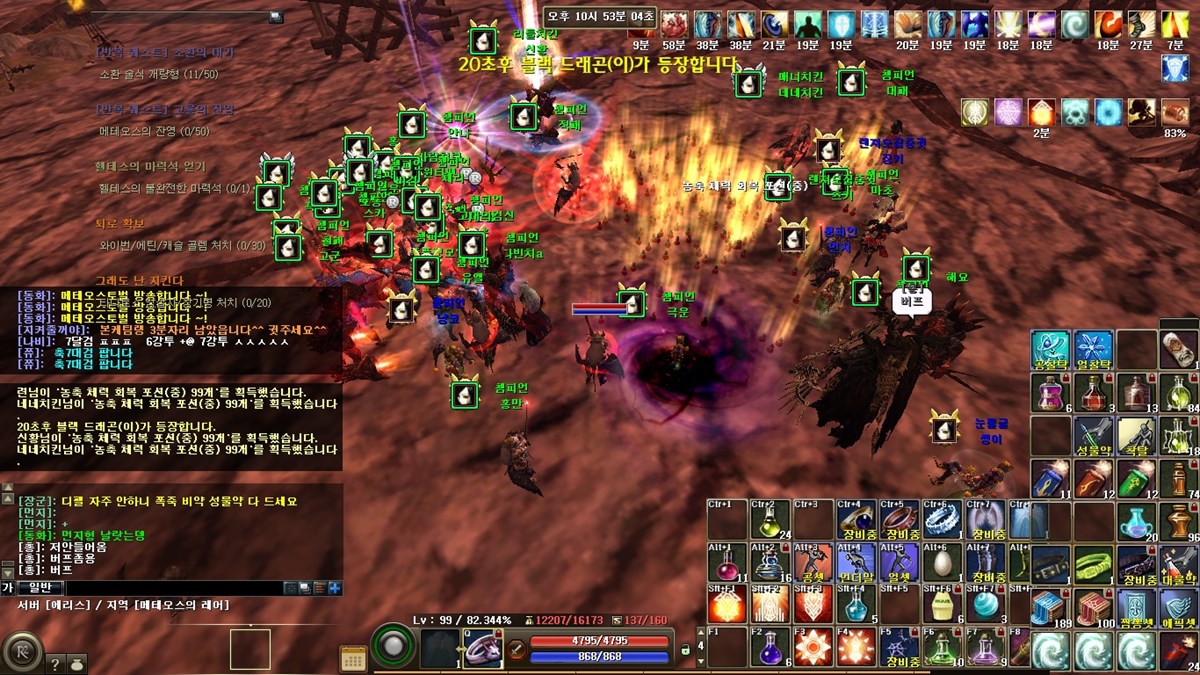1200x675 pixels.
Task: Use the striped teal orb in Sft+F7
Action: pyautogui.click(x=983, y=605)
